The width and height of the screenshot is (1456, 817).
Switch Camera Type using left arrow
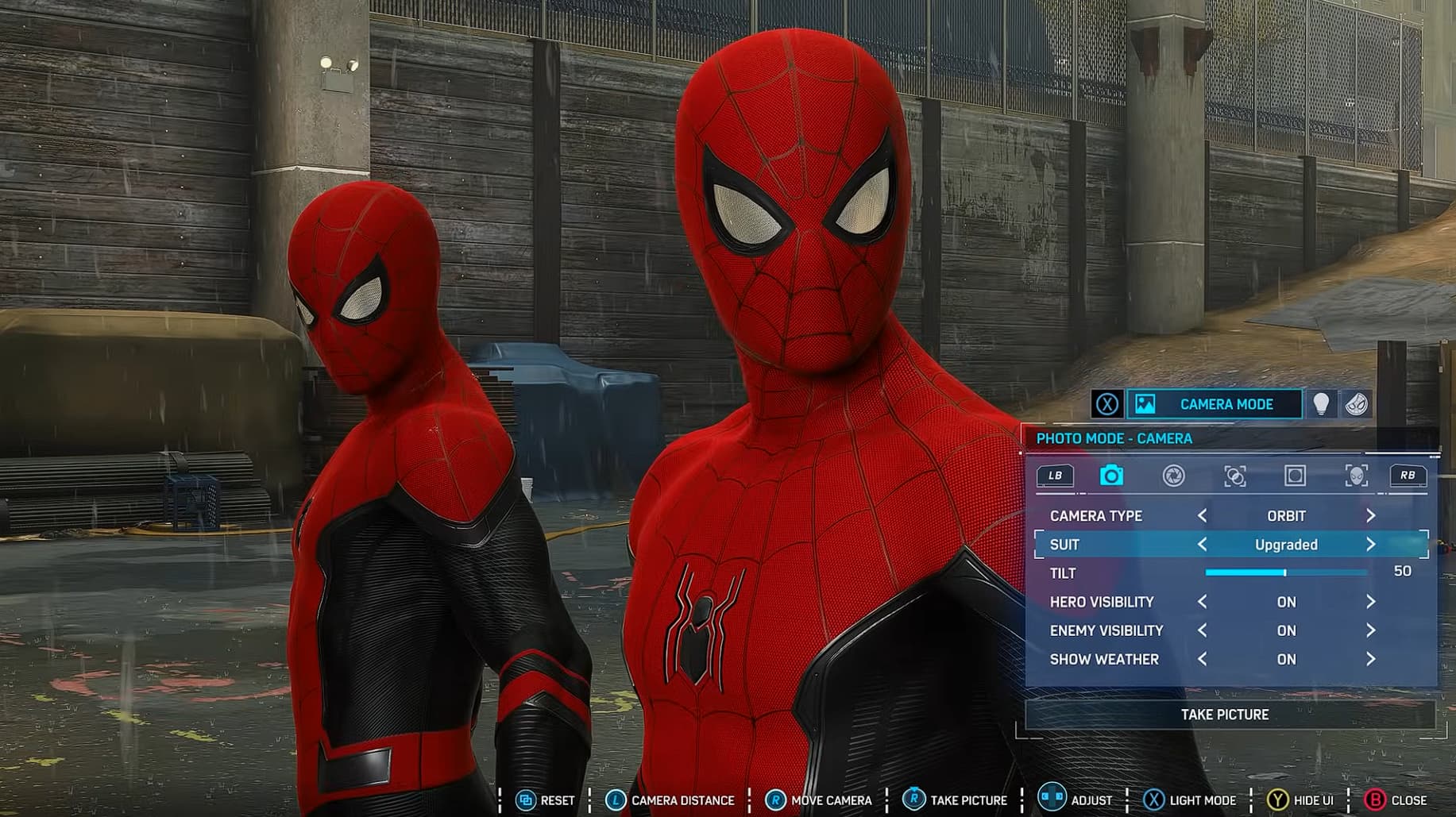[x=1202, y=515]
